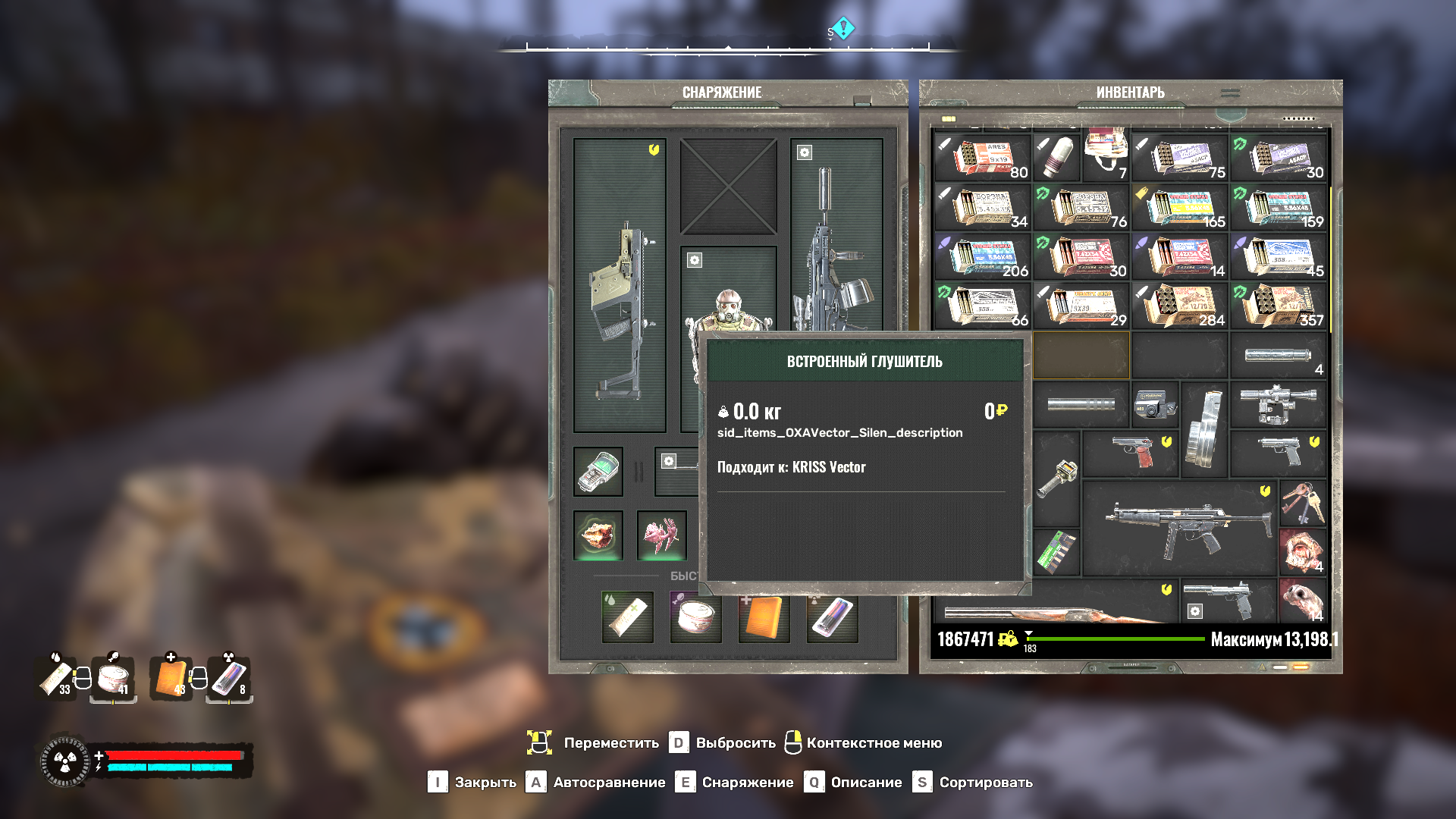
Task: Select the drum magazine item
Action: [1204, 428]
